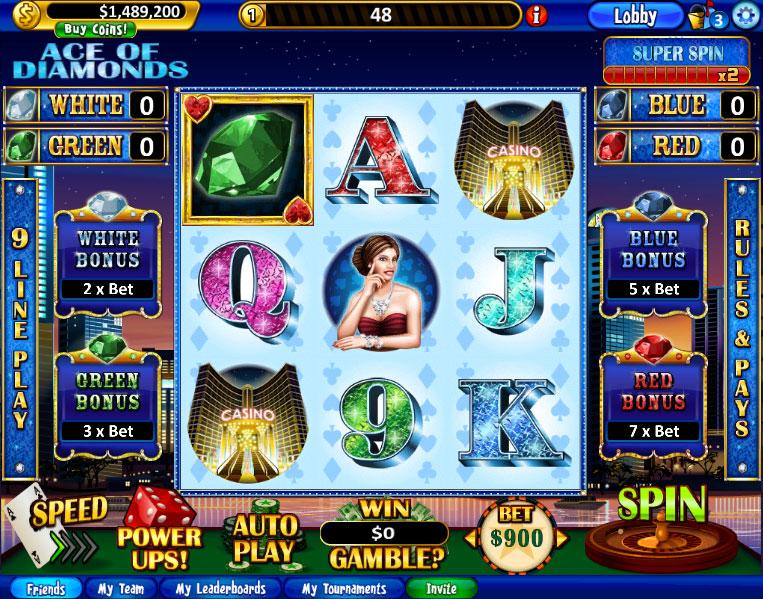
Task: Show My Leaderboards tab
Action: (220, 589)
